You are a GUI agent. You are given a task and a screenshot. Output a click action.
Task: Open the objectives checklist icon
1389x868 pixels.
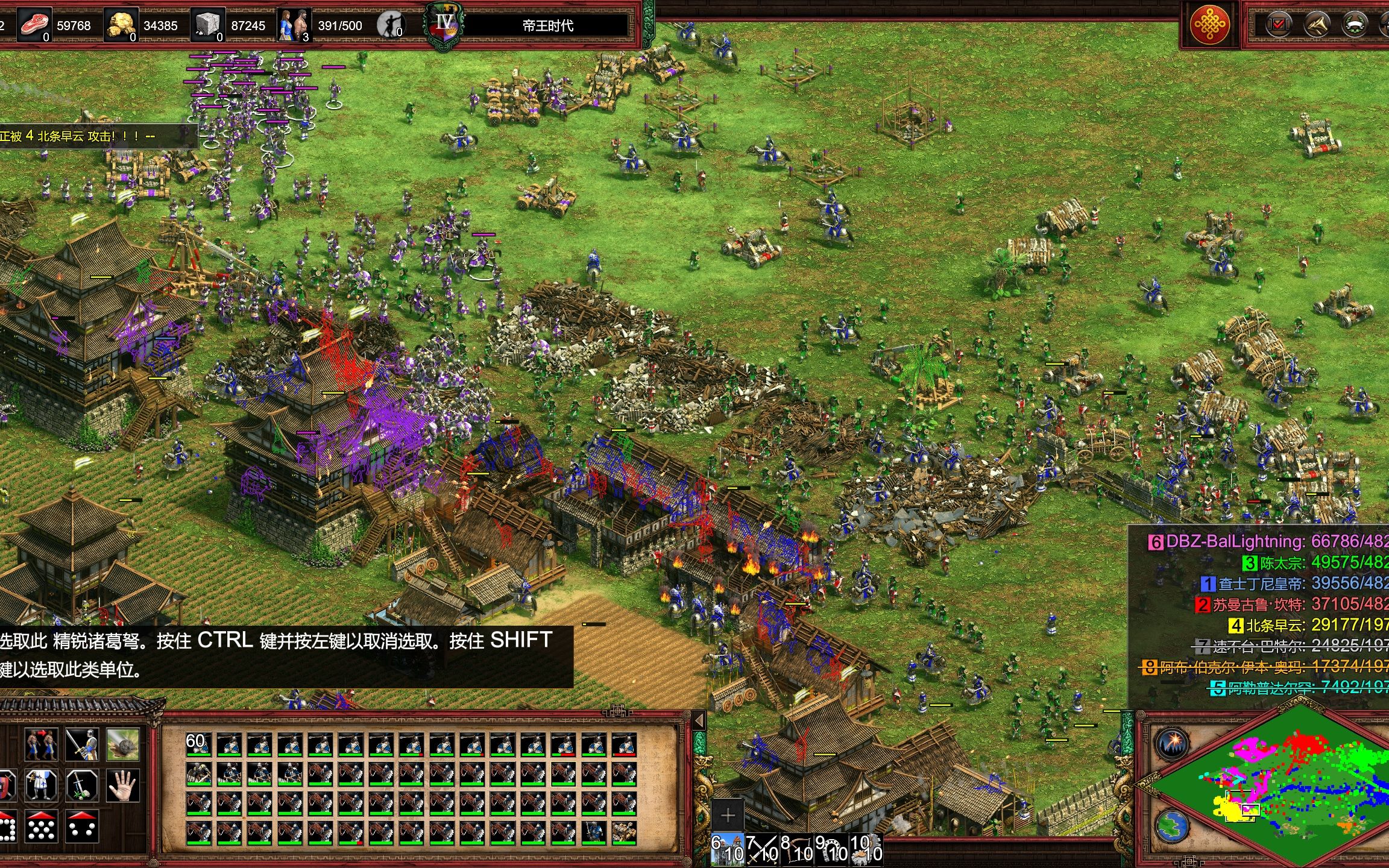pos(1278,25)
